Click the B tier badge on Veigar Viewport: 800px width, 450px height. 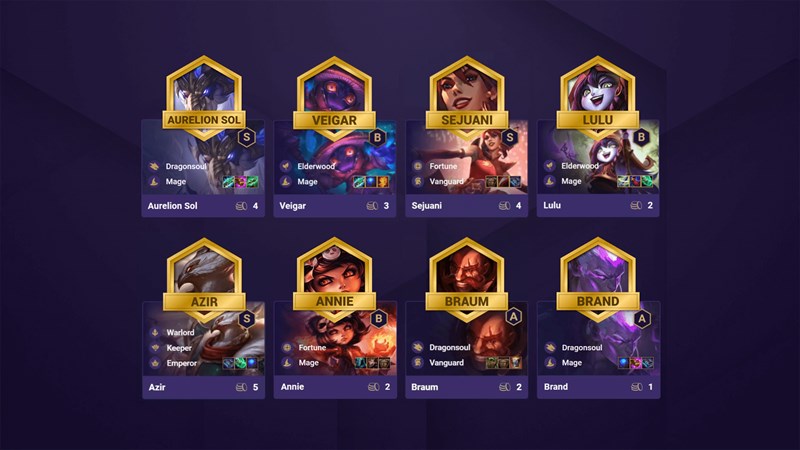[377, 137]
